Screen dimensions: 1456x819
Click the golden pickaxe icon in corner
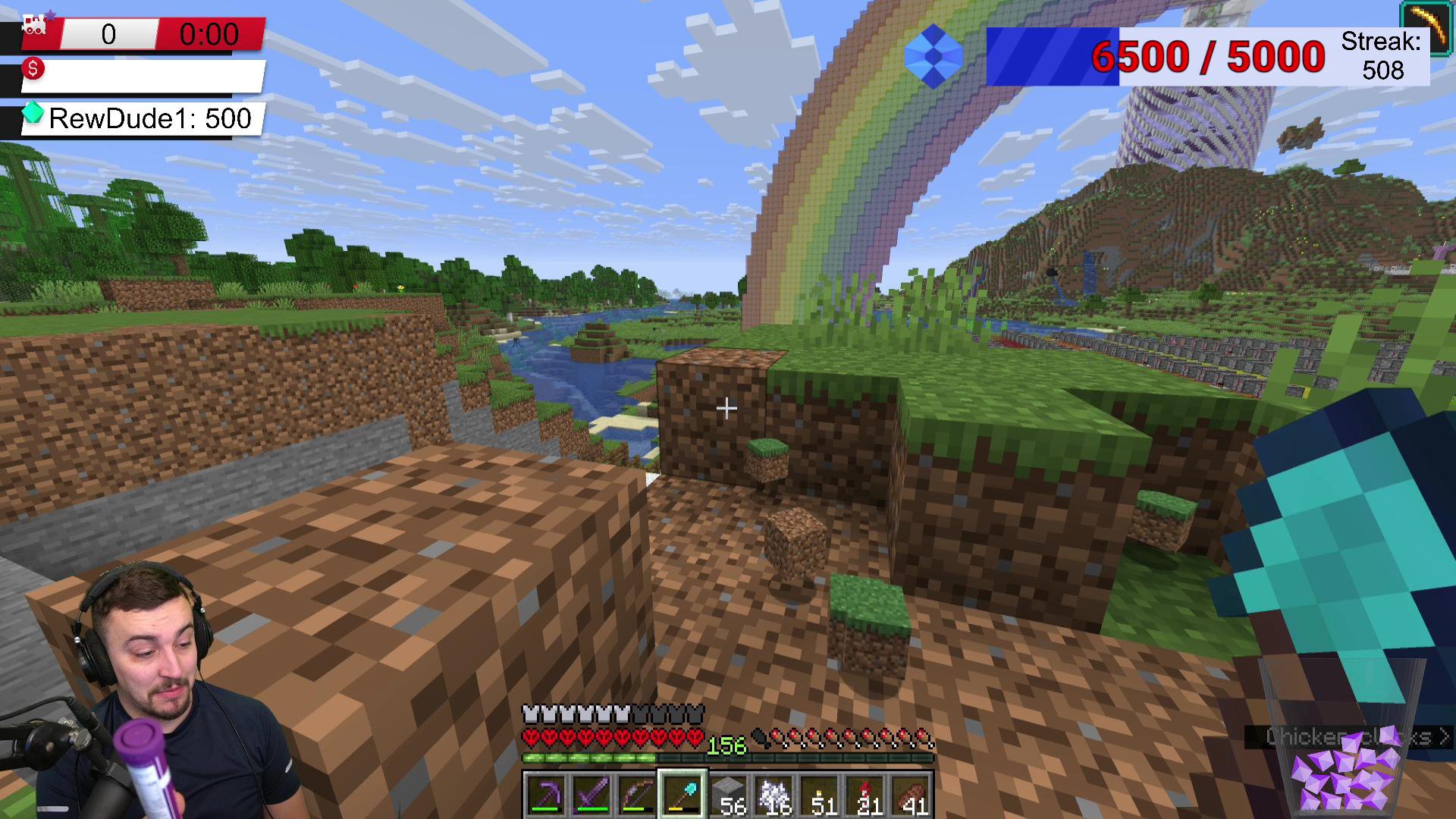(x=1426, y=28)
